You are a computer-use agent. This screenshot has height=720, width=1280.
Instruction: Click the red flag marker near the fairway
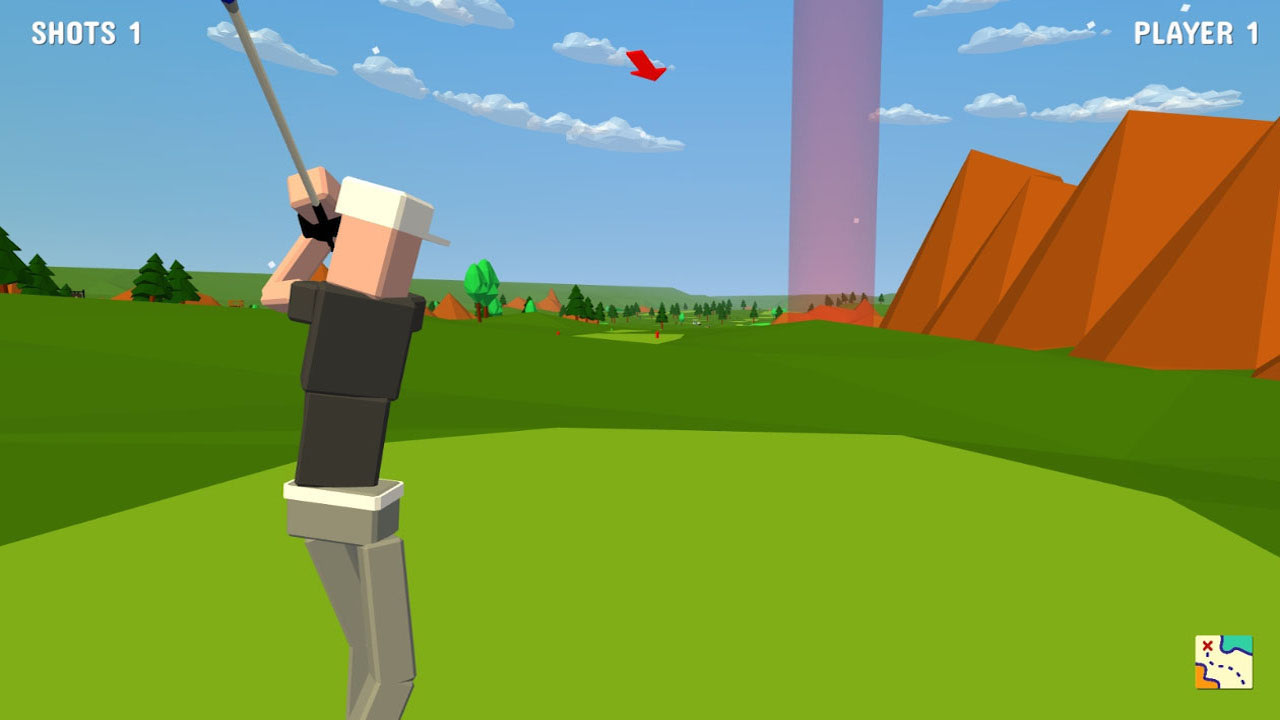(657, 334)
